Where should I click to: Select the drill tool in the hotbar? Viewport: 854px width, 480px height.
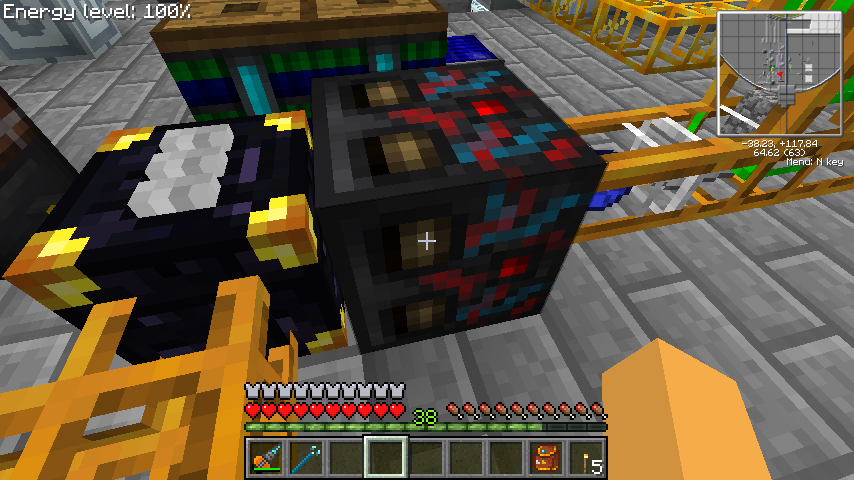click(x=266, y=458)
